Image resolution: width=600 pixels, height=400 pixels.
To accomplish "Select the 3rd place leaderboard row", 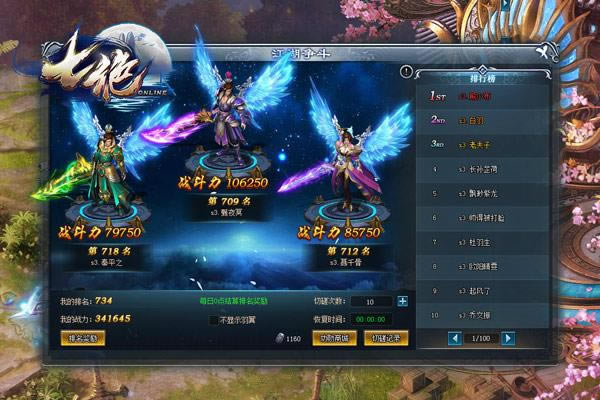I will [x=481, y=144].
